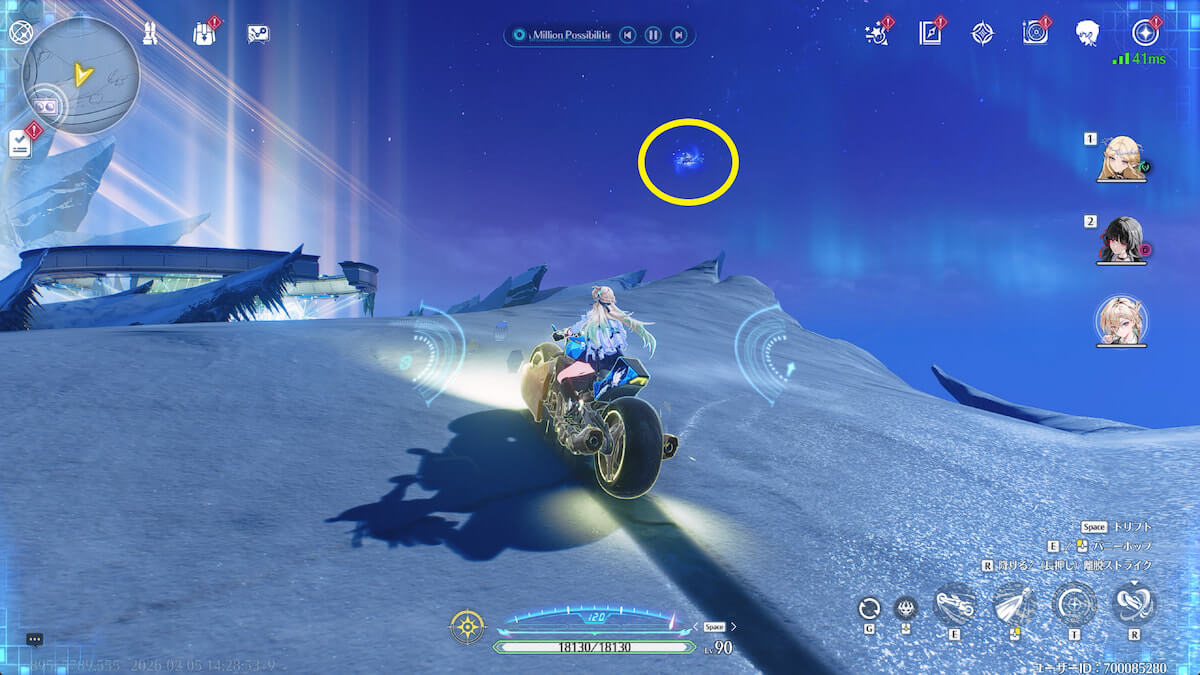Viewport: 1200px width, 675px height.
Task: Open the route chat bubble icon
Action: coord(258,33)
